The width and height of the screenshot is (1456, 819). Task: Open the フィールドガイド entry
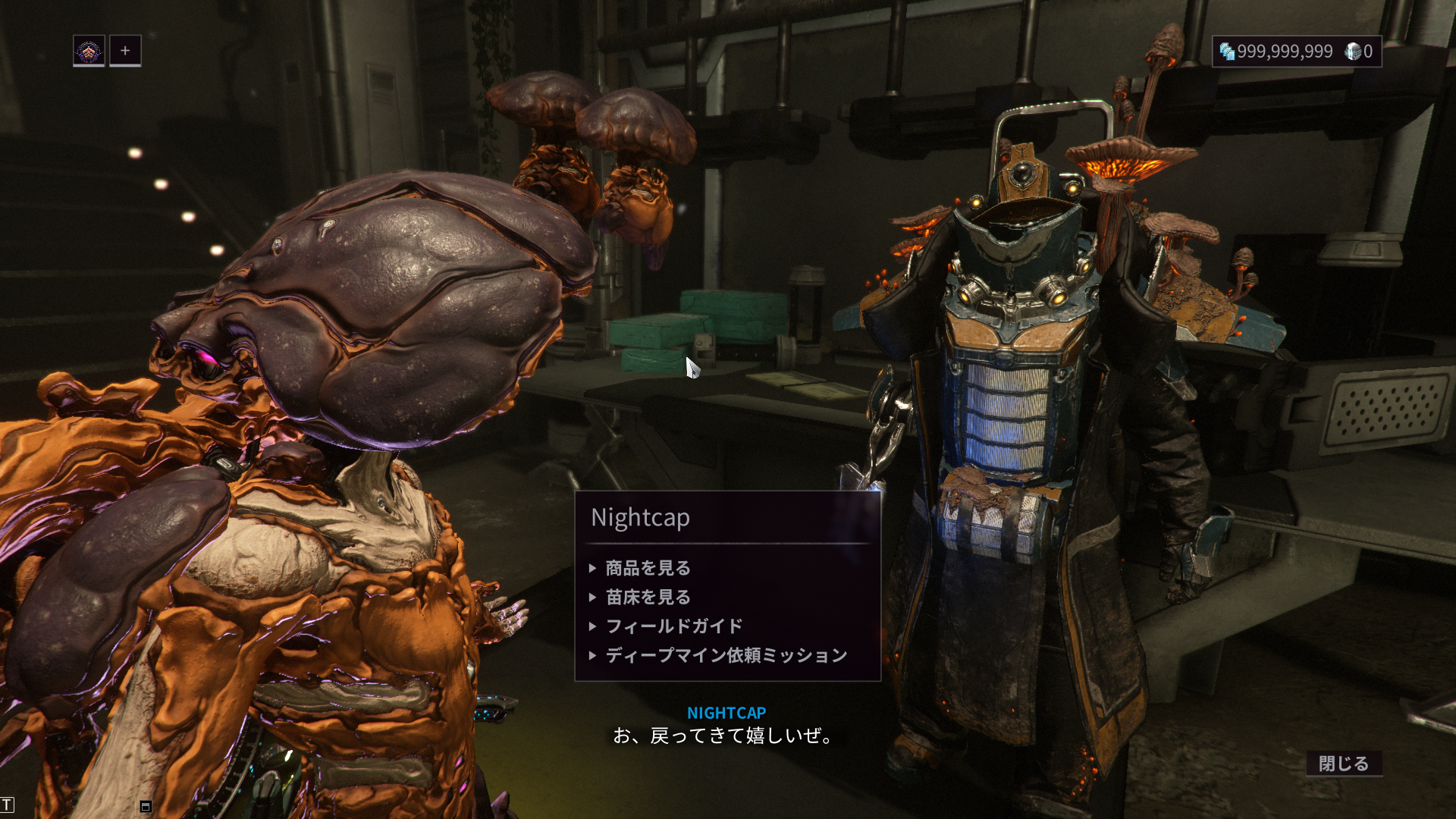(x=673, y=626)
